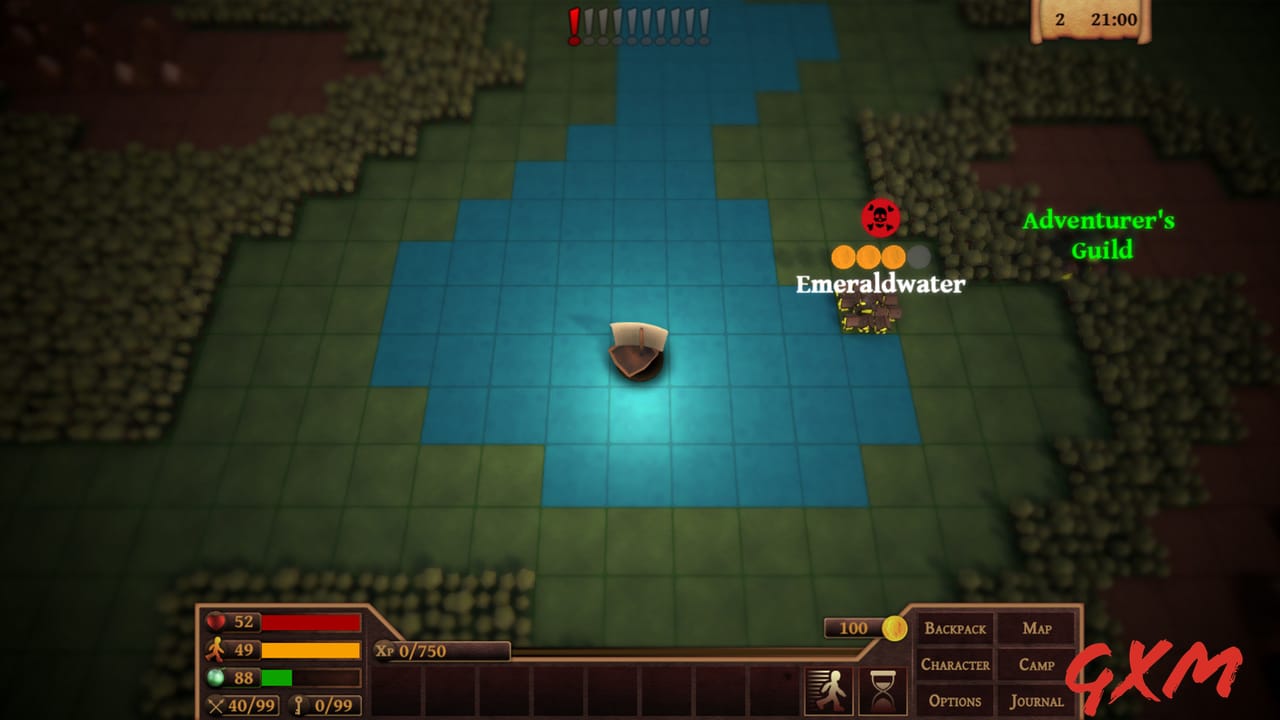
Task: Open the Options menu
Action: [x=955, y=701]
